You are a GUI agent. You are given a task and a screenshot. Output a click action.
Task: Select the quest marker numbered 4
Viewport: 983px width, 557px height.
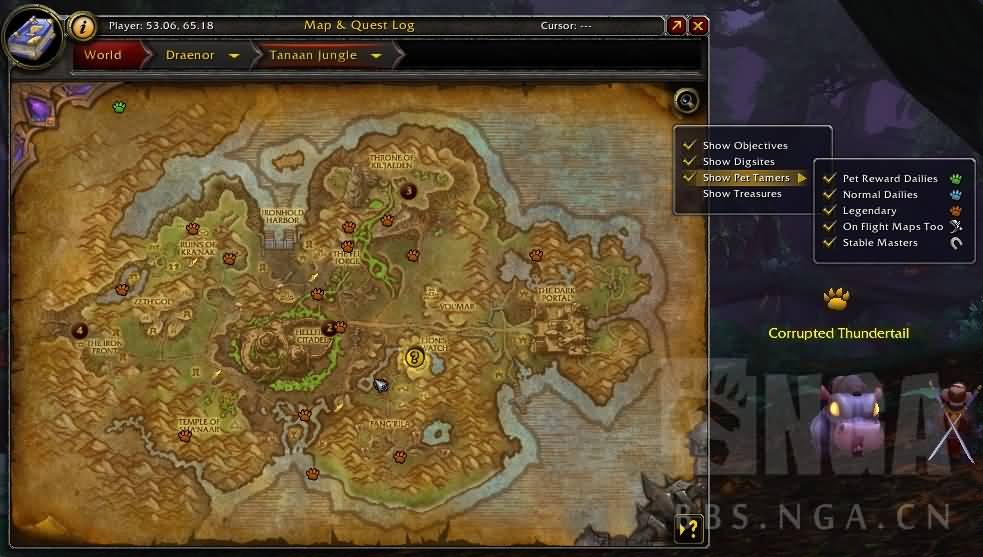click(x=80, y=331)
